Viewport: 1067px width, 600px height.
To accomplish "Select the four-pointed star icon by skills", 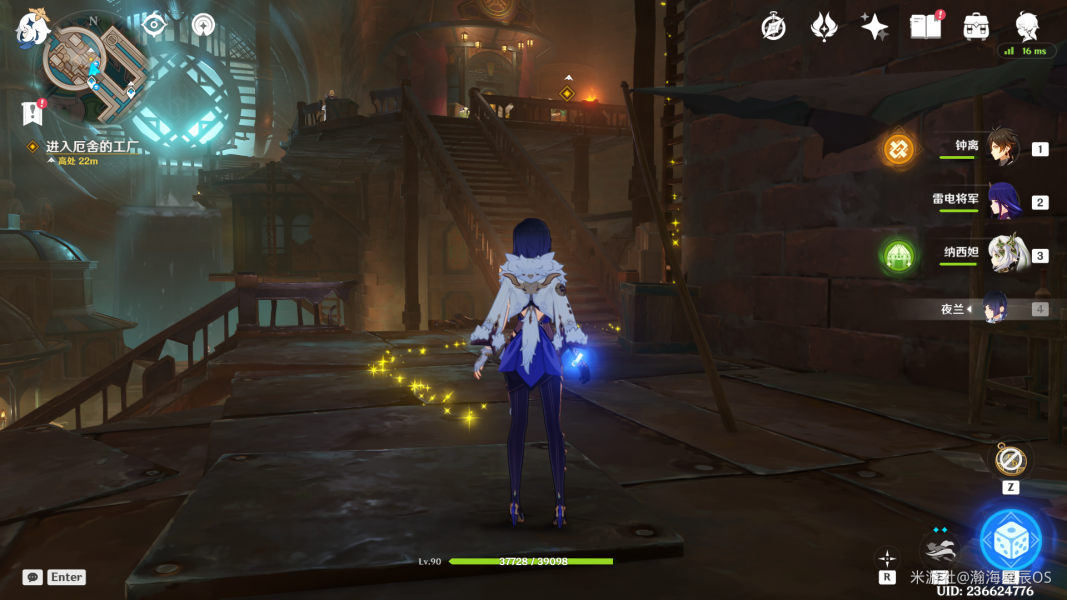I will 887,556.
